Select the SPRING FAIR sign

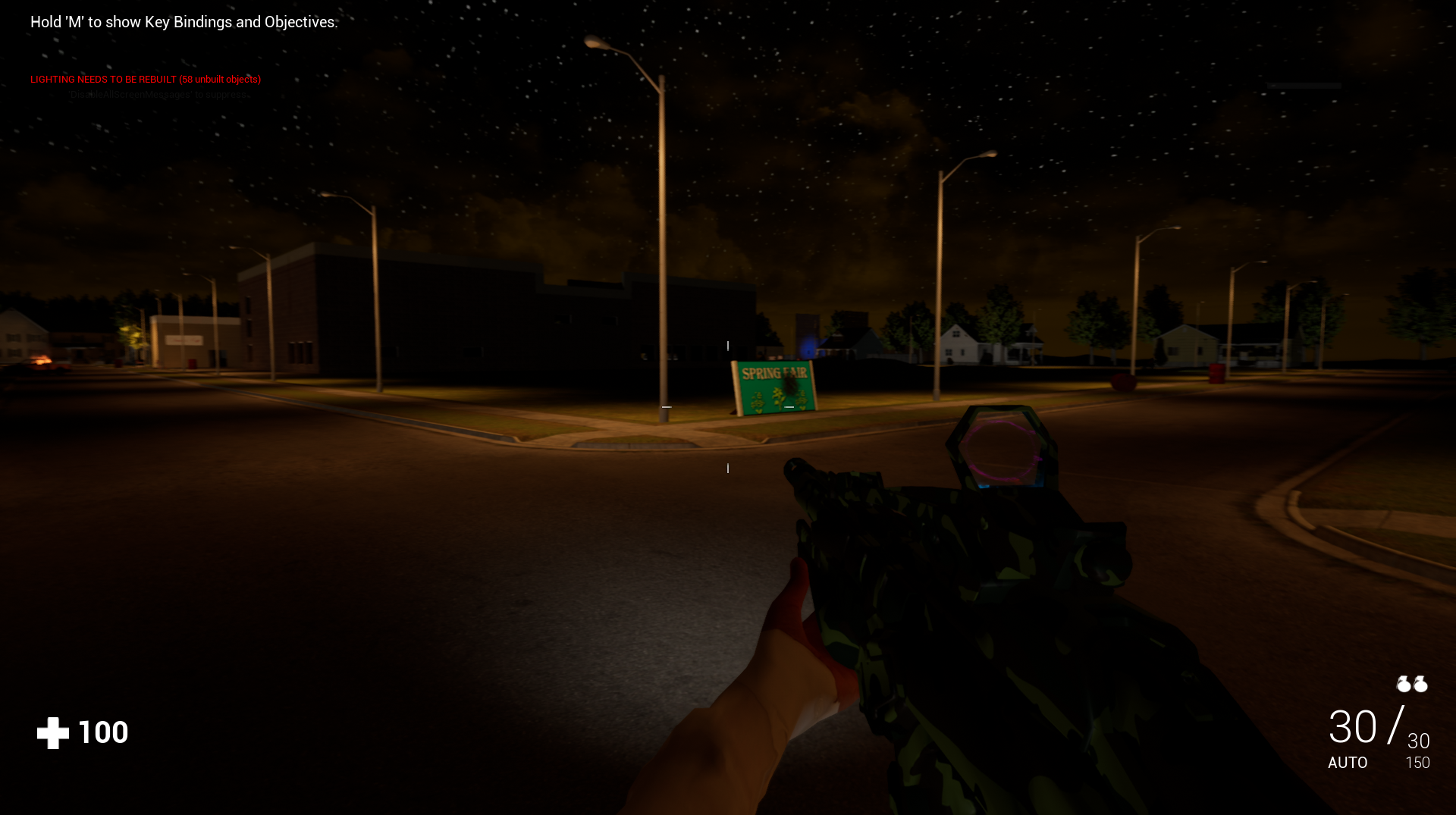tap(774, 384)
